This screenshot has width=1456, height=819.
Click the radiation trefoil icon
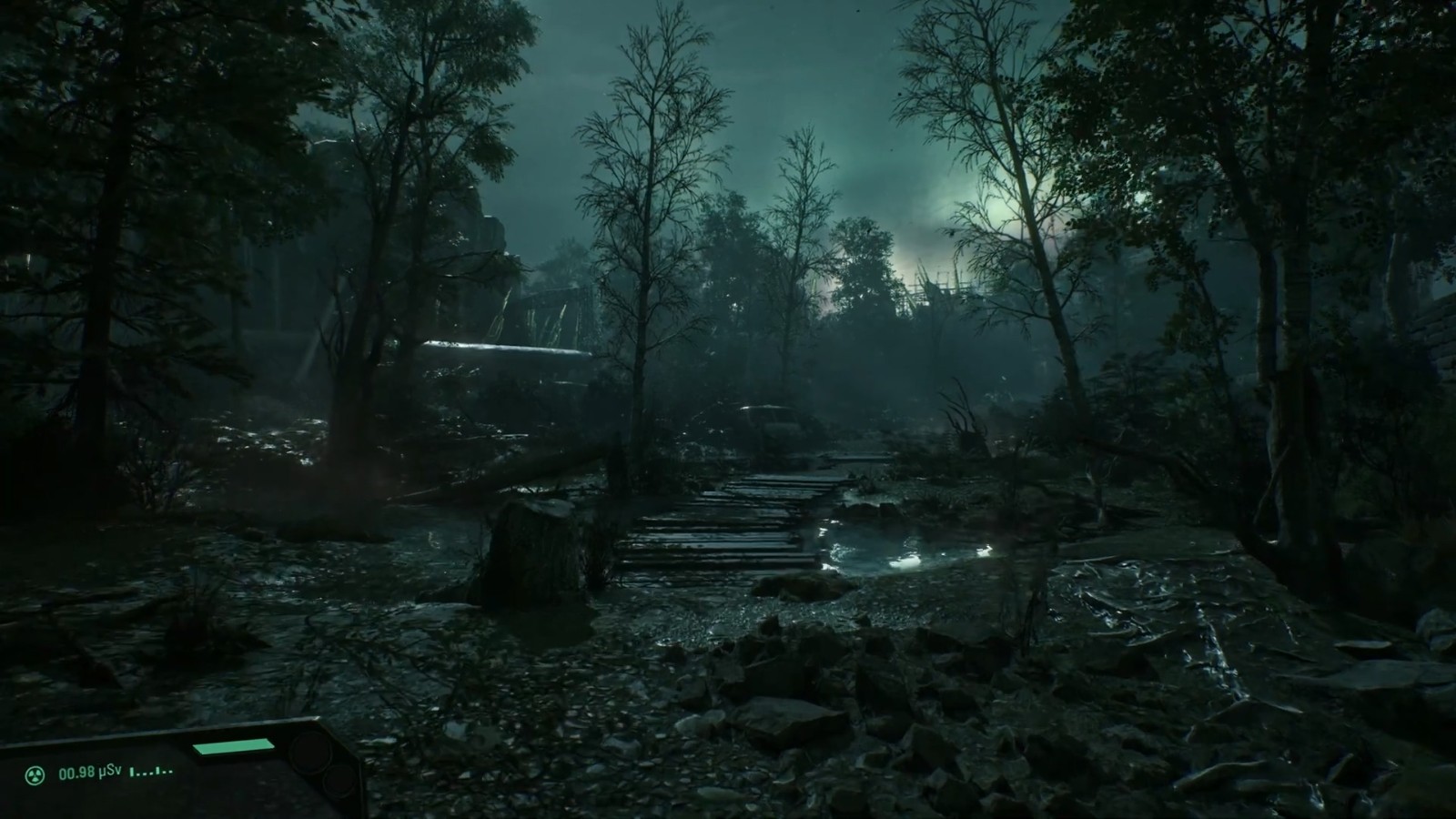pyautogui.click(x=35, y=775)
